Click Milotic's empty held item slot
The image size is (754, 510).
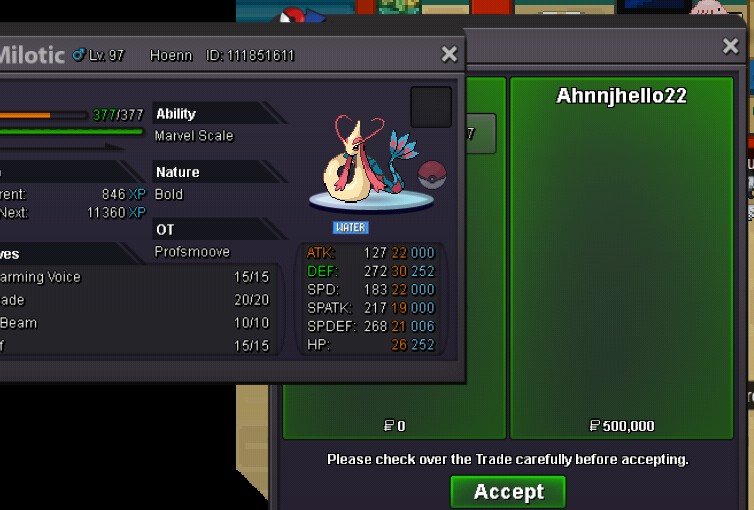431,107
